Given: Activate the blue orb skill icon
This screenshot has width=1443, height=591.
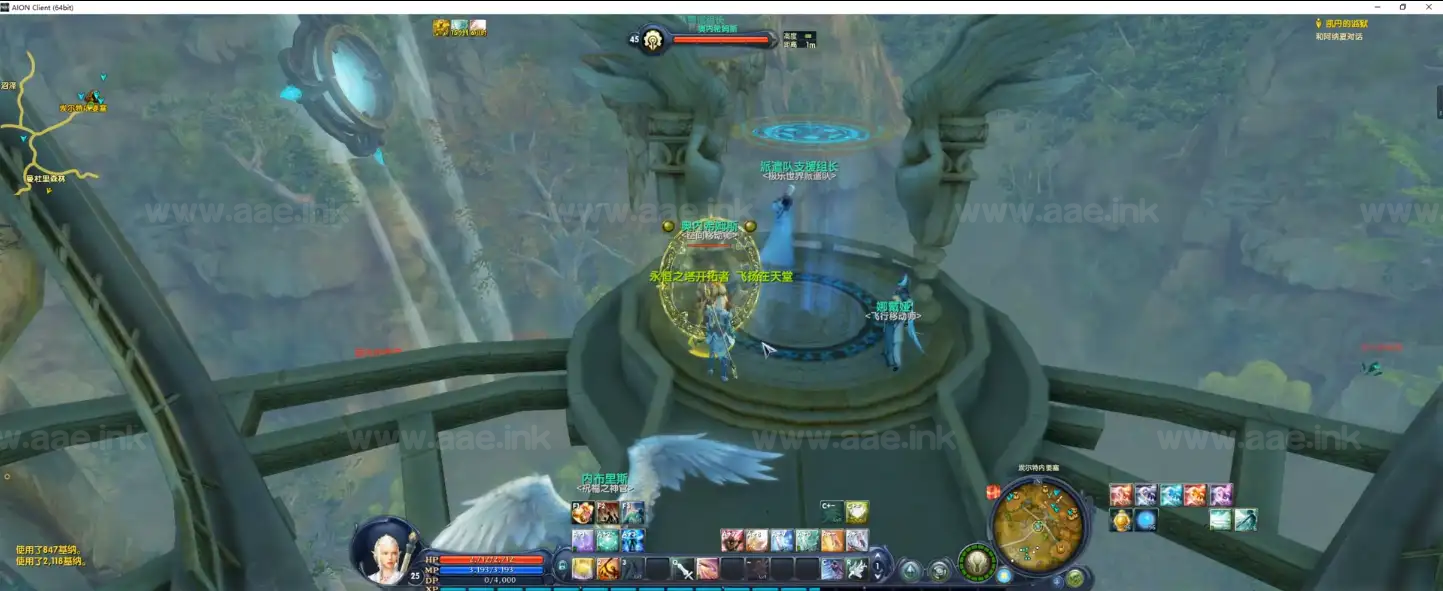Looking at the screenshot, I should tap(1146, 520).
